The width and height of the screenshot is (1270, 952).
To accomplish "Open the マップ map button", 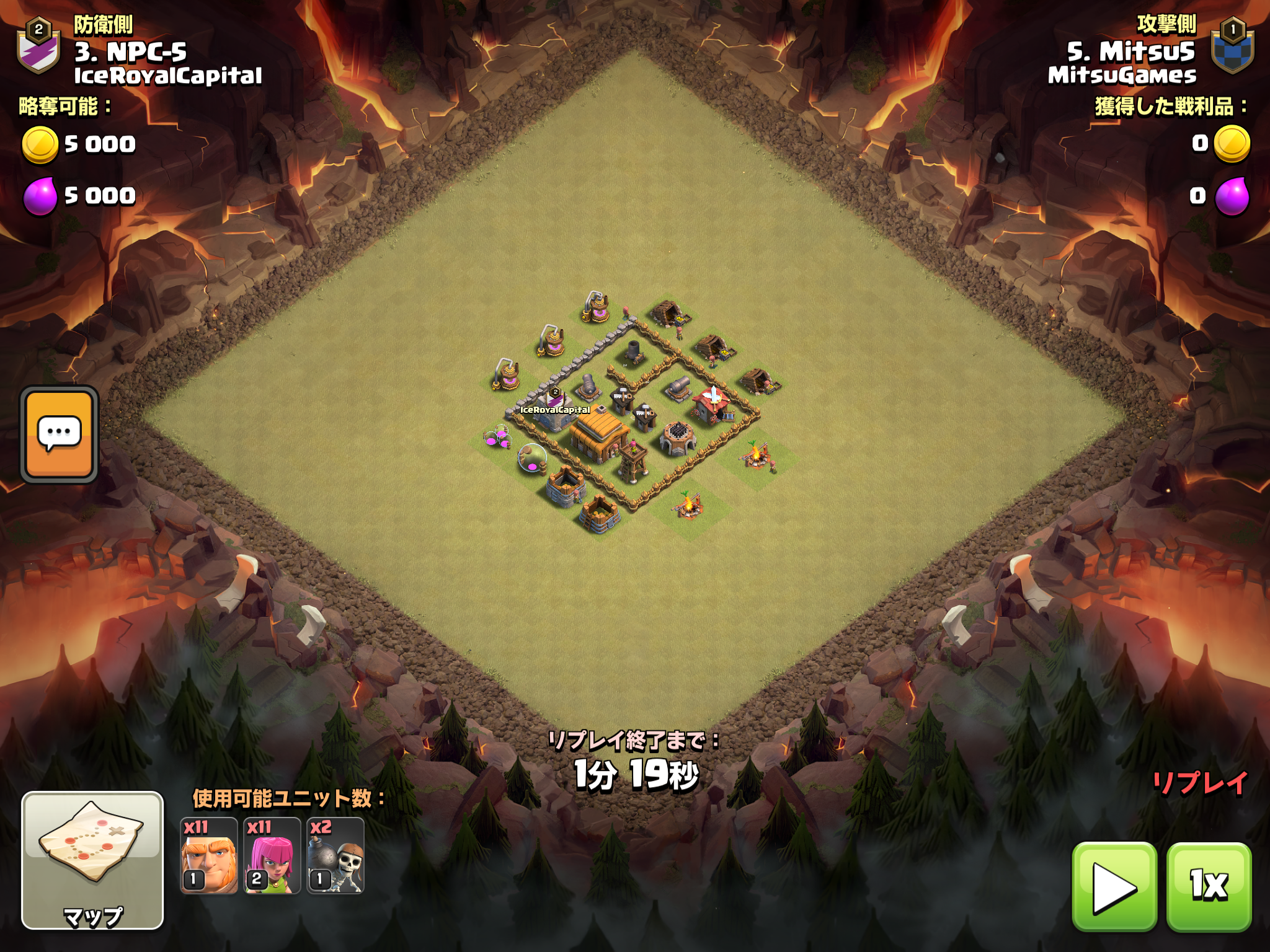I will pyautogui.click(x=93, y=860).
